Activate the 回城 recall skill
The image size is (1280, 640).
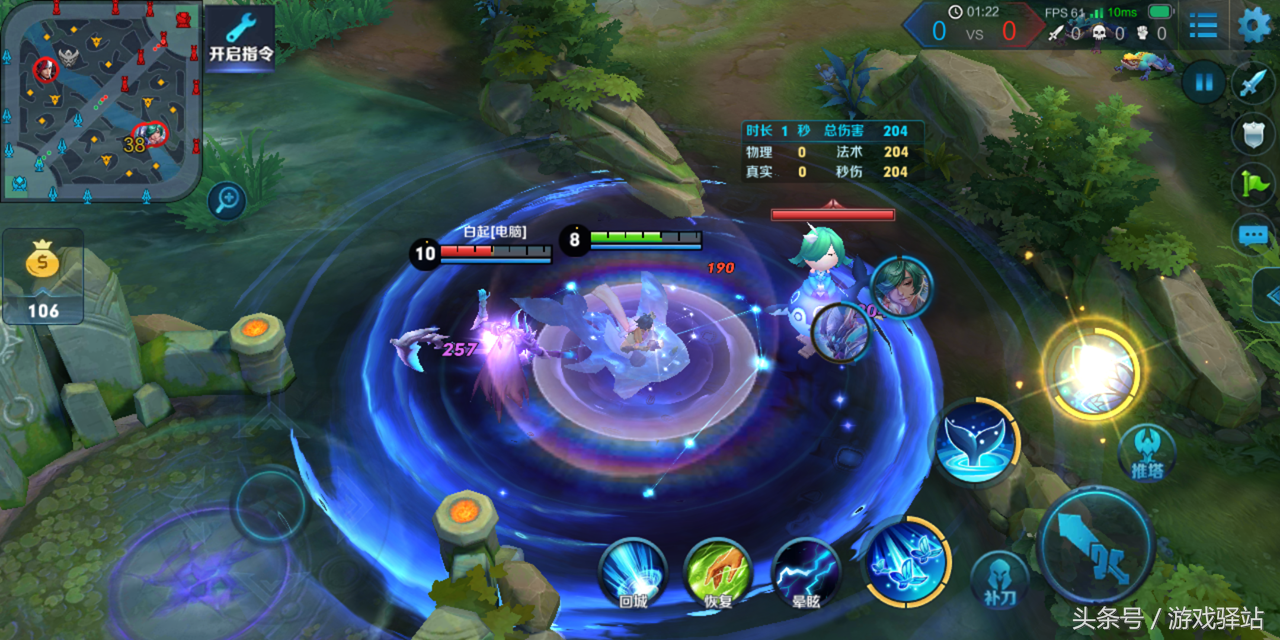pyautogui.click(x=632, y=571)
